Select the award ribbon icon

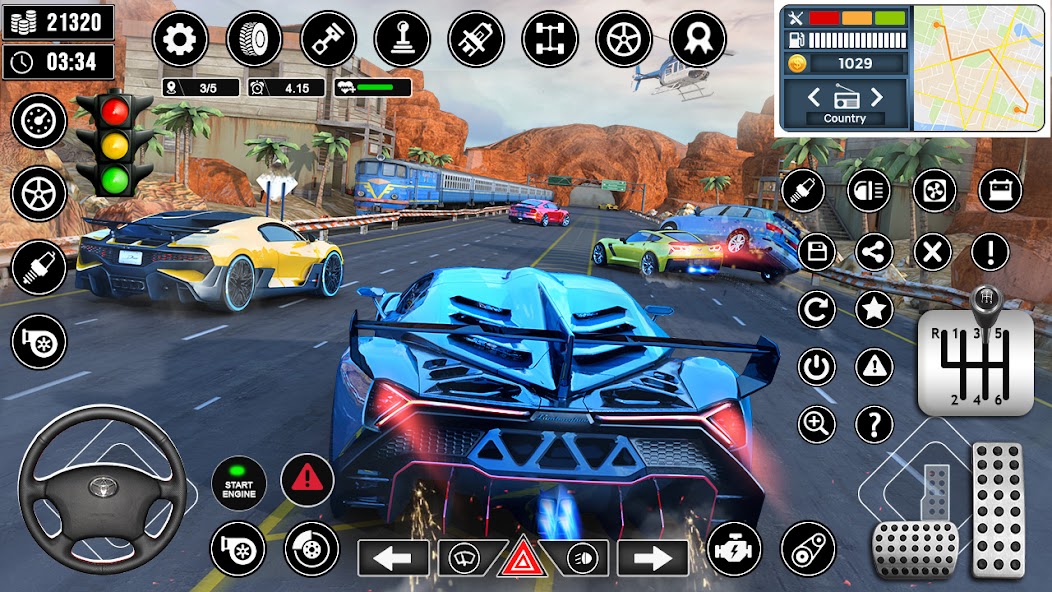(697, 39)
